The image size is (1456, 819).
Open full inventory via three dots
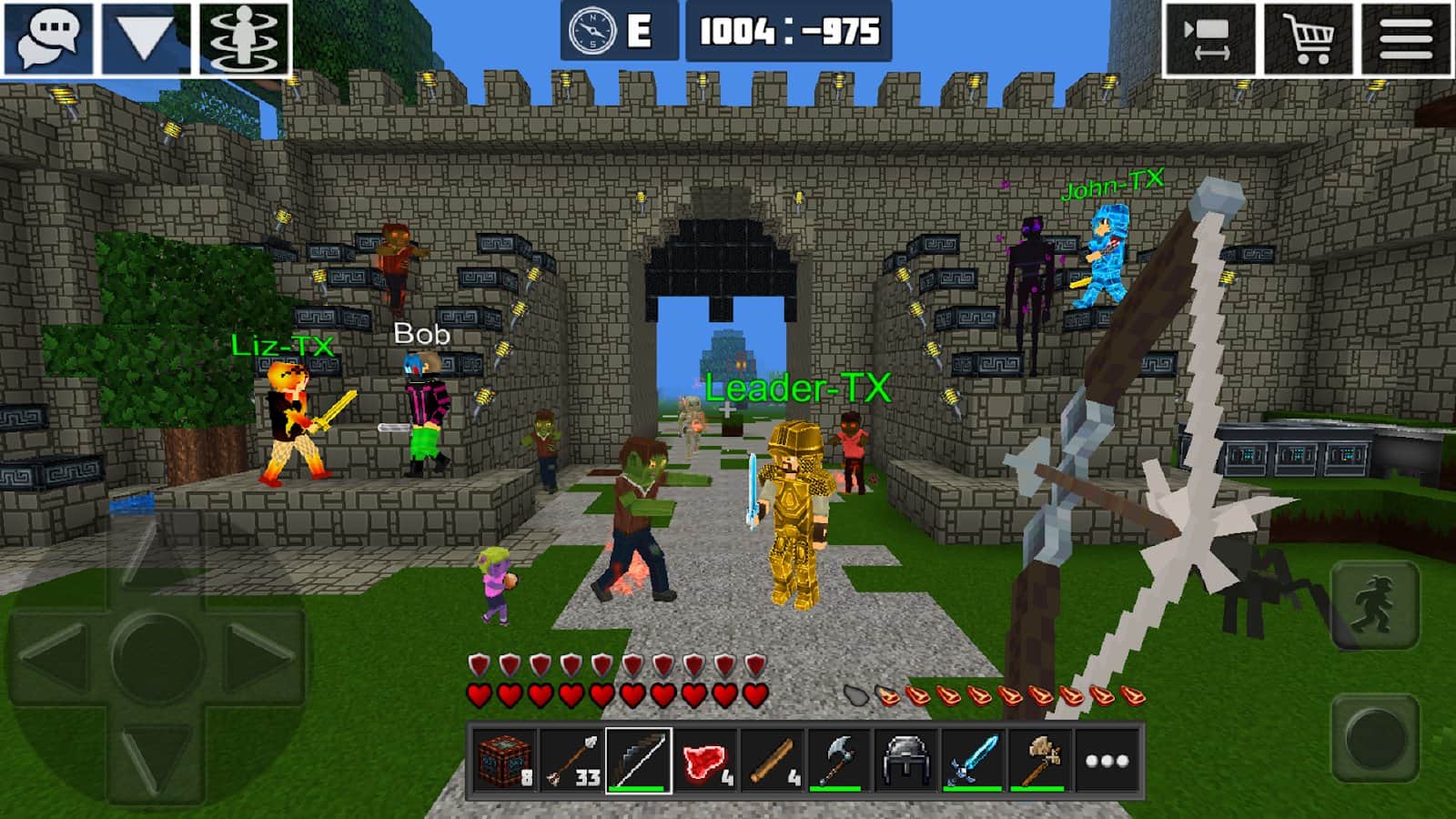click(x=1107, y=761)
